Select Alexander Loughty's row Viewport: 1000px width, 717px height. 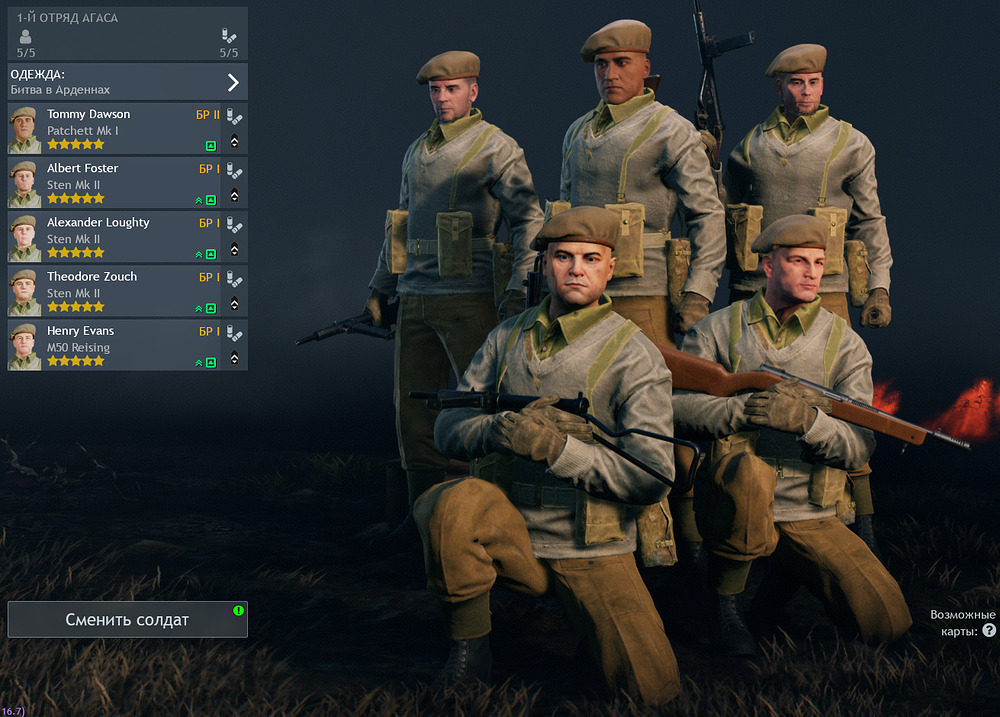point(115,238)
